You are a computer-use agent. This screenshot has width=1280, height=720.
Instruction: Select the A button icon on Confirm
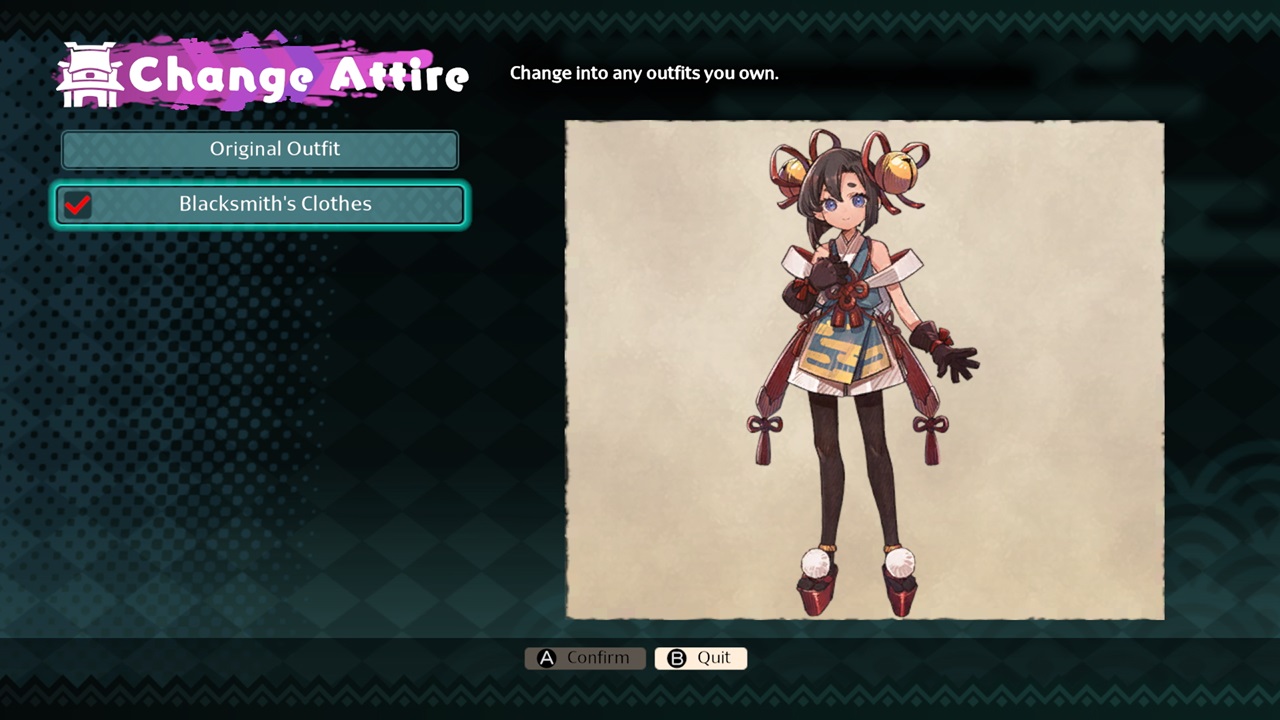pyautogui.click(x=545, y=658)
